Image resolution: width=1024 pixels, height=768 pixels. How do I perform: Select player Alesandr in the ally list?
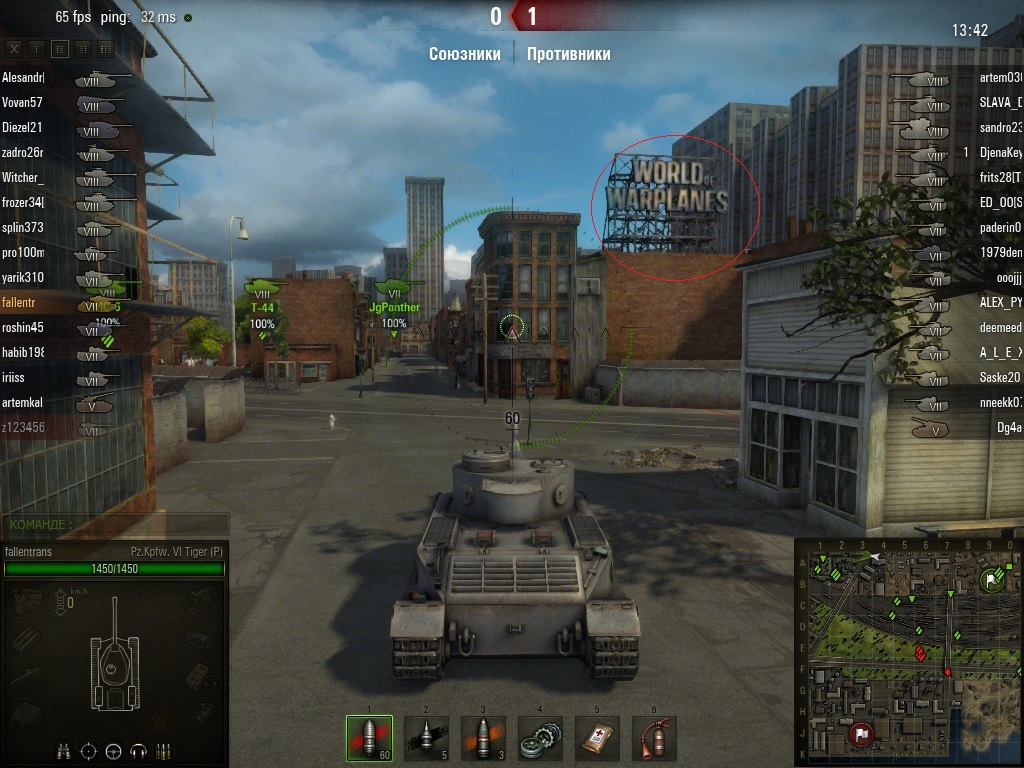click(23, 77)
